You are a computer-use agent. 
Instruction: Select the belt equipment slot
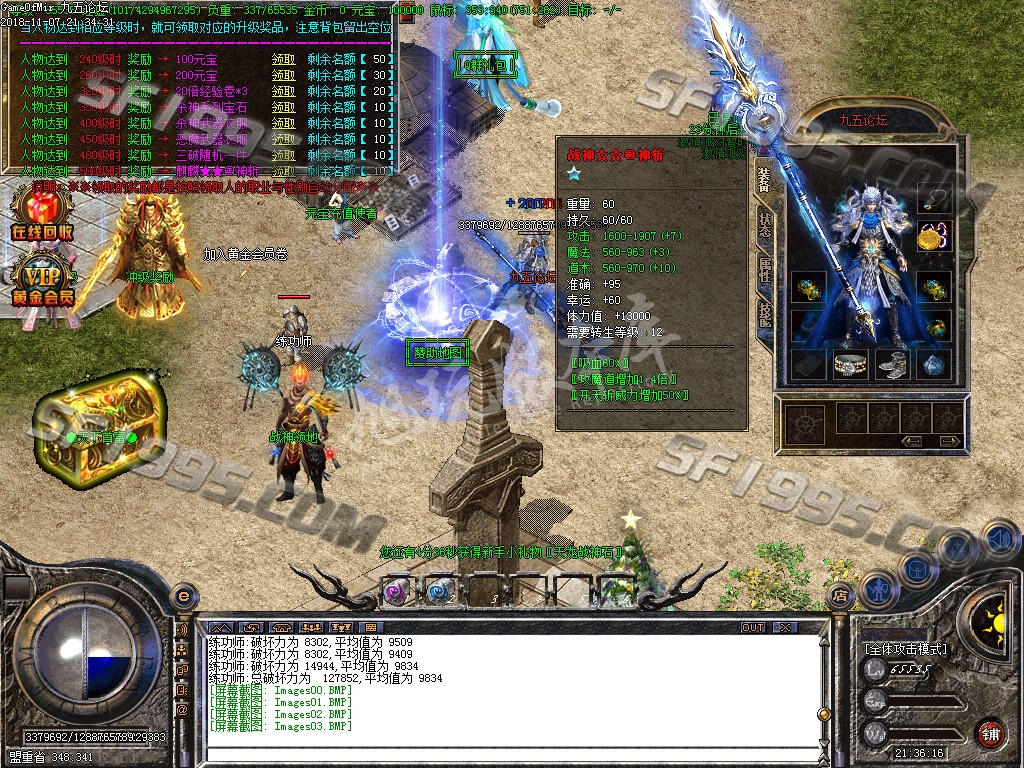click(x=850, y=365)
